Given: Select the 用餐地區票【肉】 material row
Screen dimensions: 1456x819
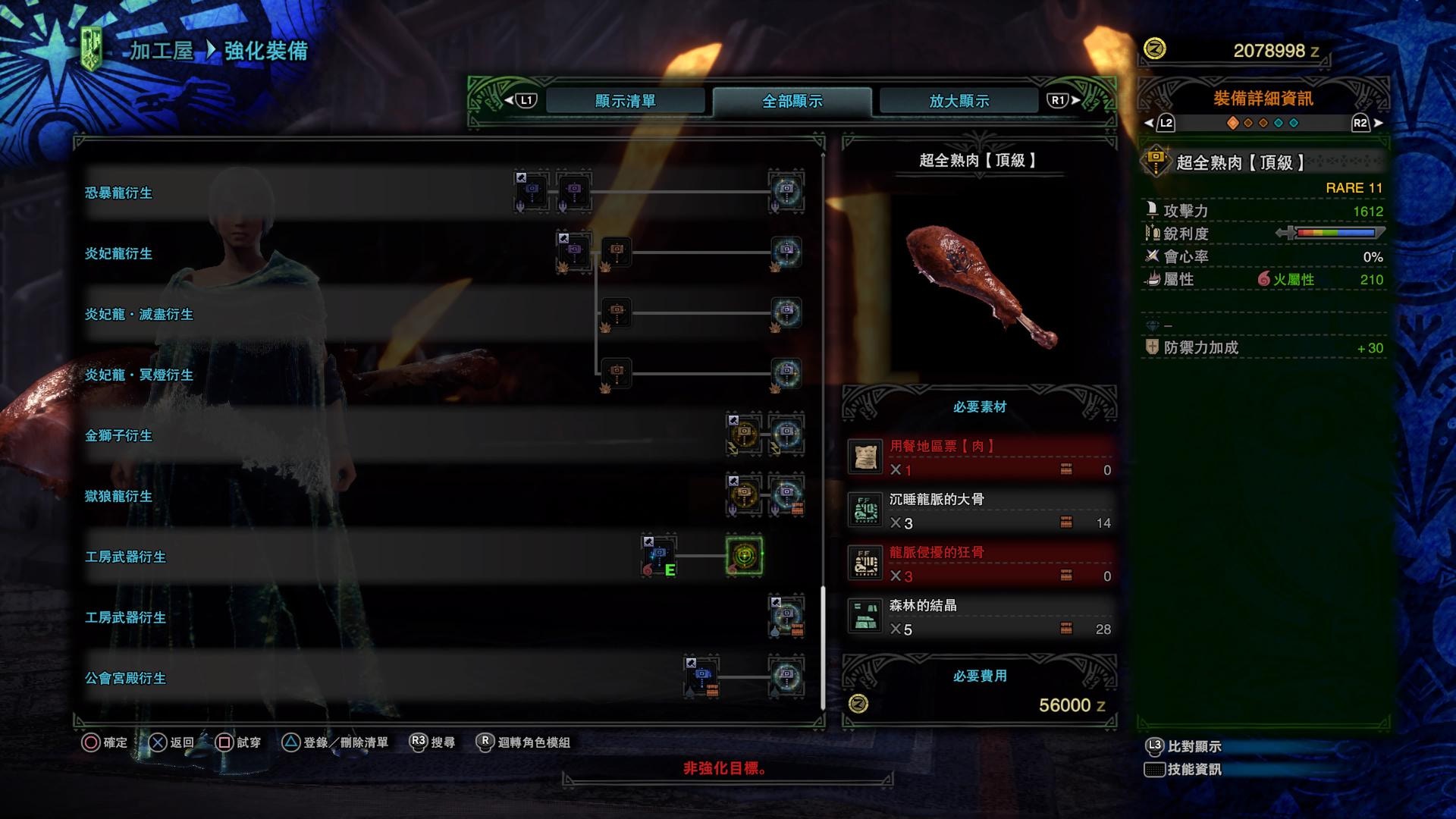Looking at the screenshot, I should 980,458.
